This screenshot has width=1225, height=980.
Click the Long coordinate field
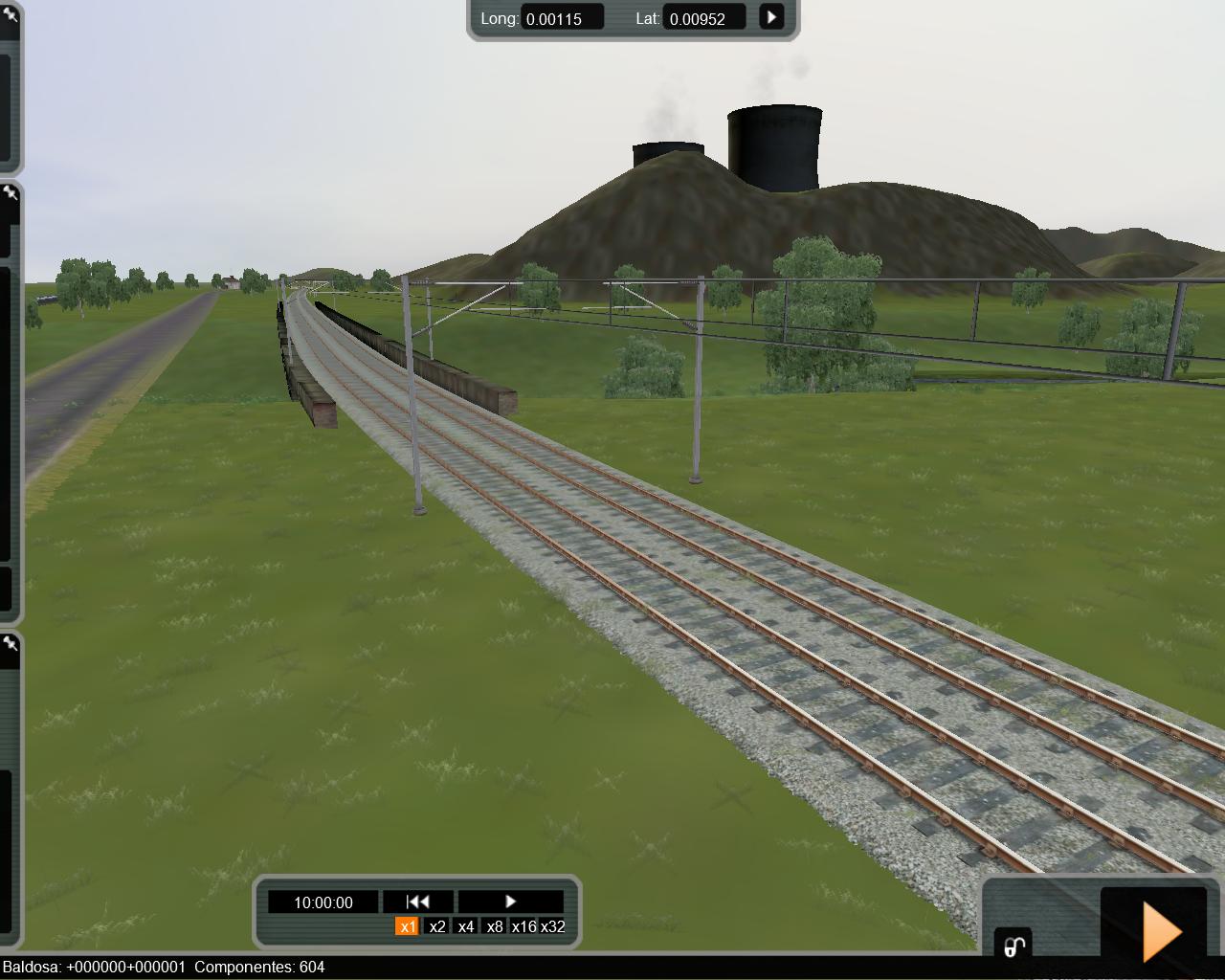pos(562,18)
